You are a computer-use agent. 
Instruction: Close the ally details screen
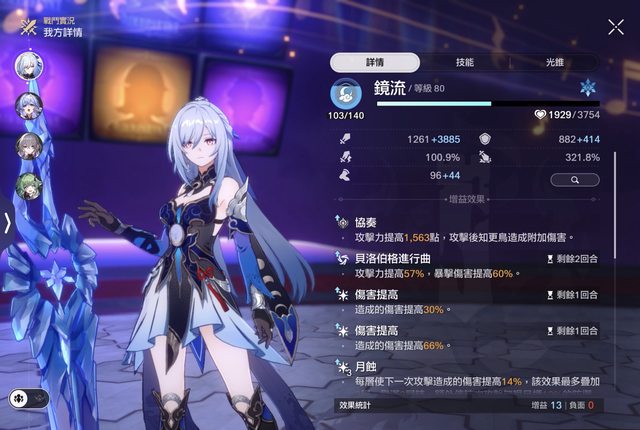tap(616, 27)
